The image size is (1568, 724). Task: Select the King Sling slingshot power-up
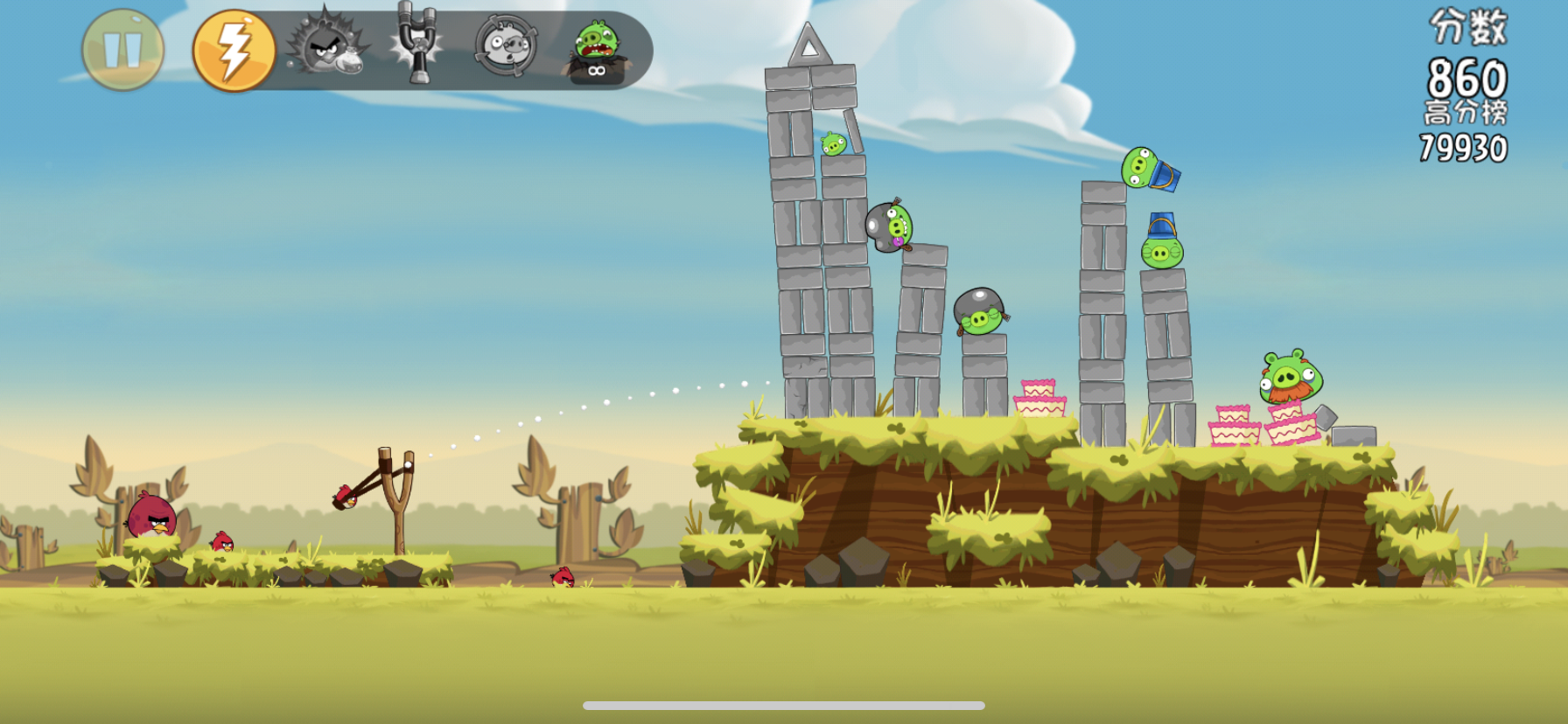[x=418, y=44]
